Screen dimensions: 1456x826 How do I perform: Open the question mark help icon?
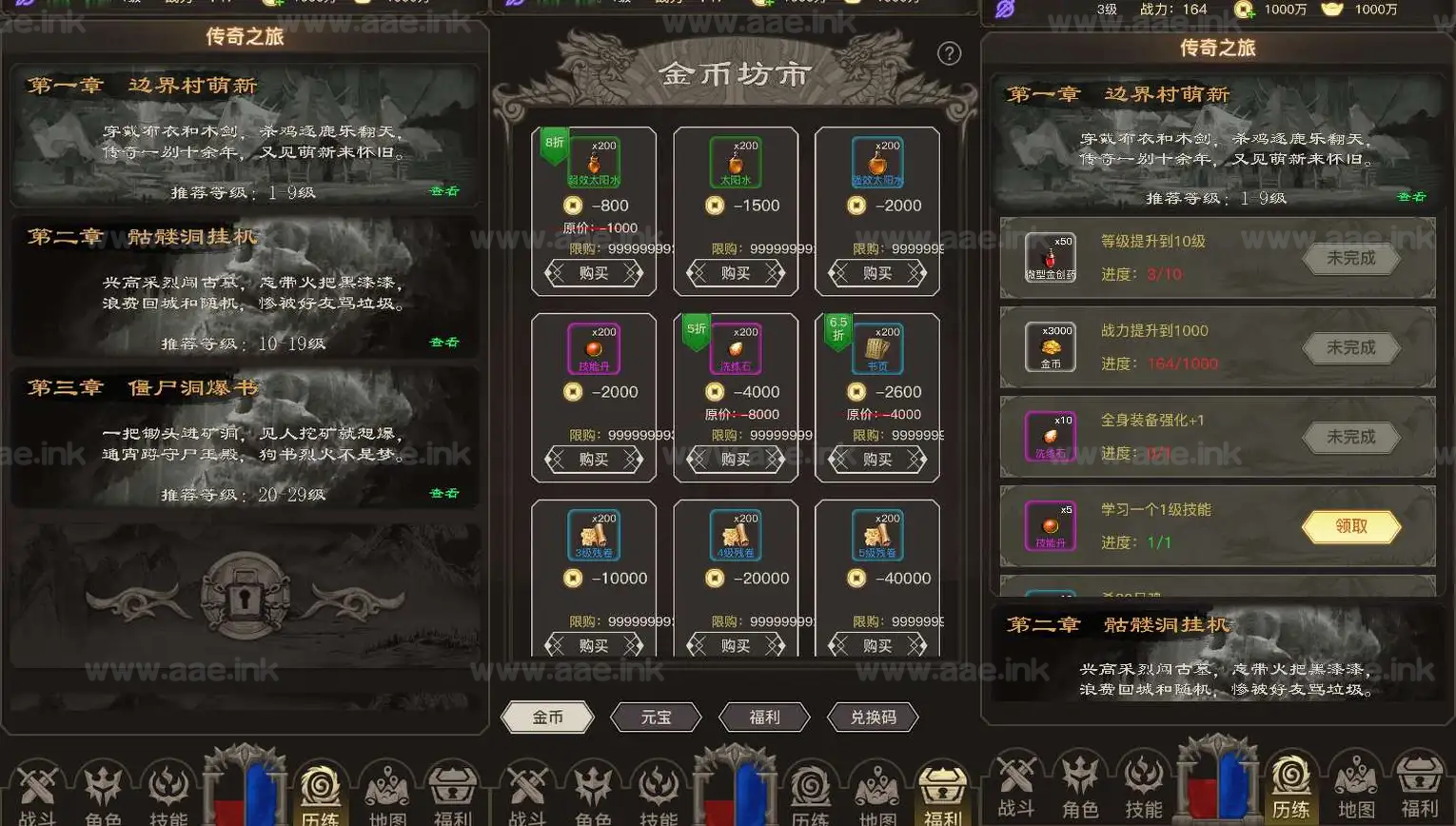click(x=949, y=53)
